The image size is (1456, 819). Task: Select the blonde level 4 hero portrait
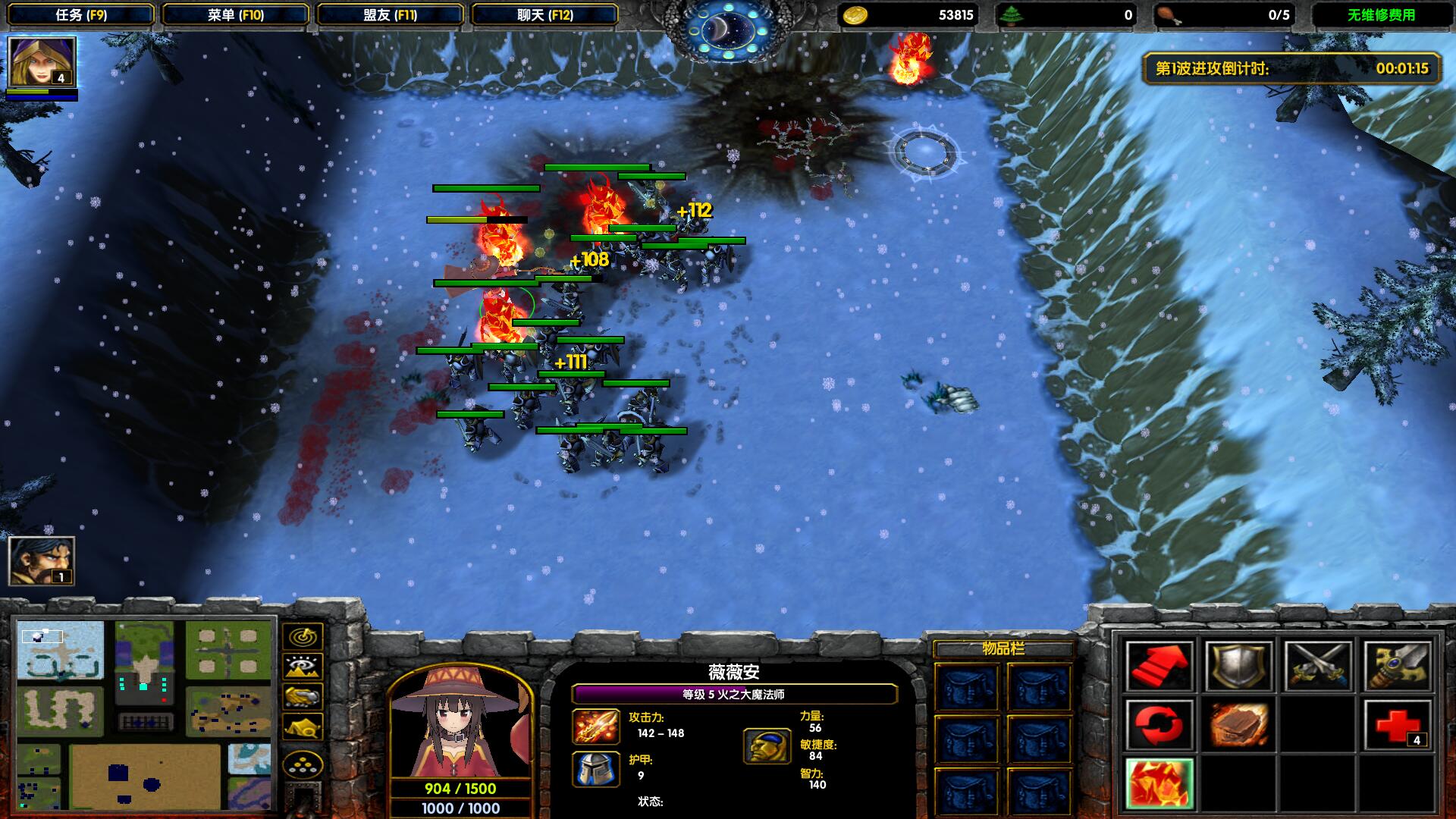(42, 62)
